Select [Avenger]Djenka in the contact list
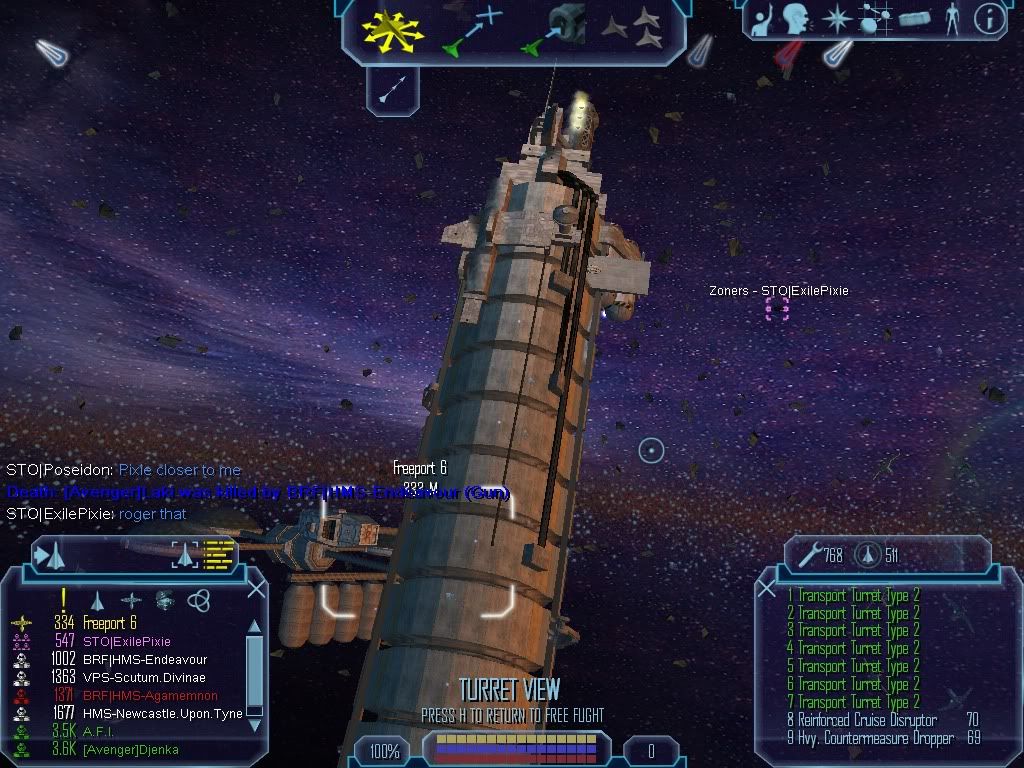This screenshot has width=1024, height=768. pos(132,749)
